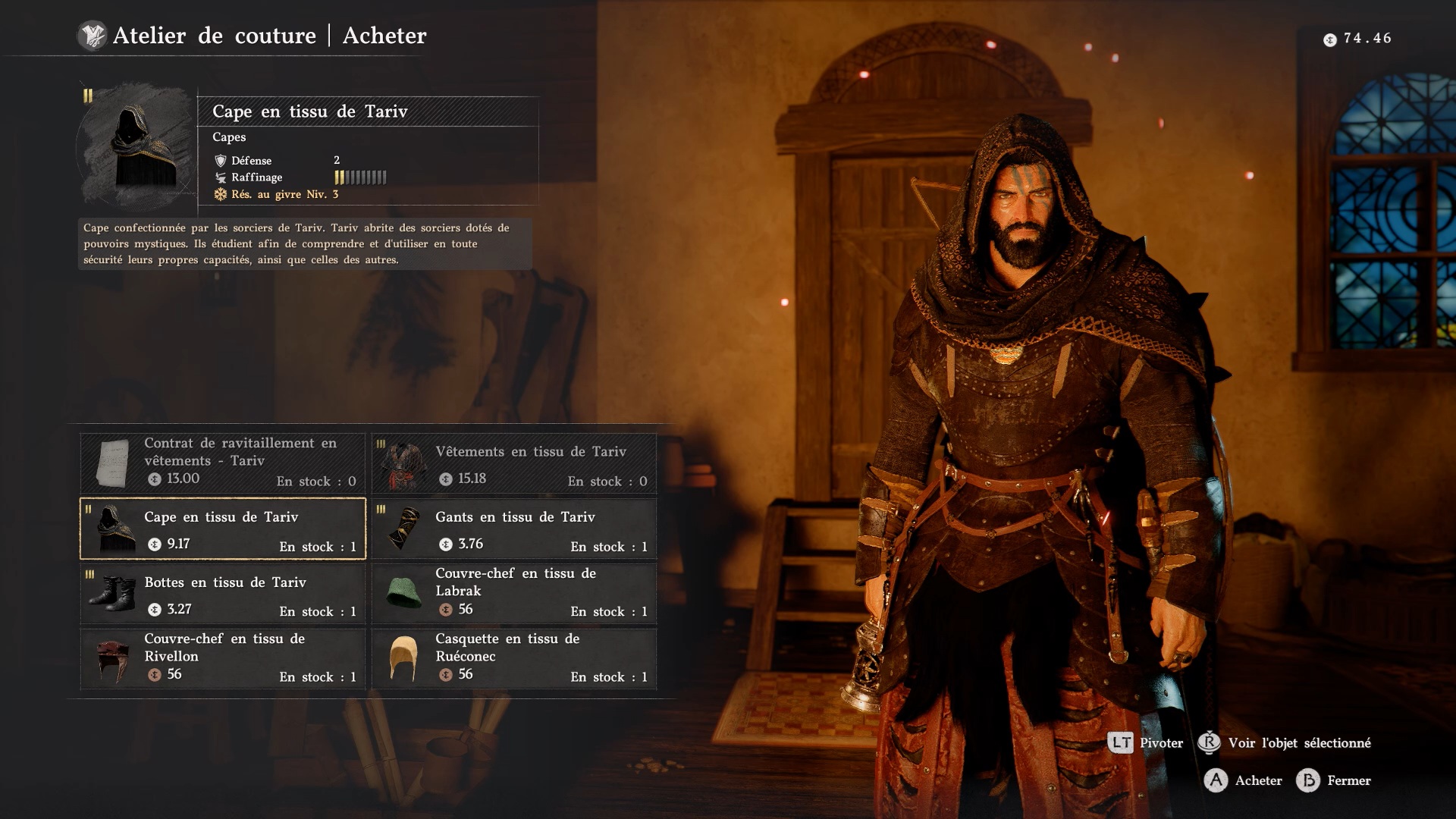
Task: Choose Vêtements en tissu de Tariv
Action: coord(514,463)
